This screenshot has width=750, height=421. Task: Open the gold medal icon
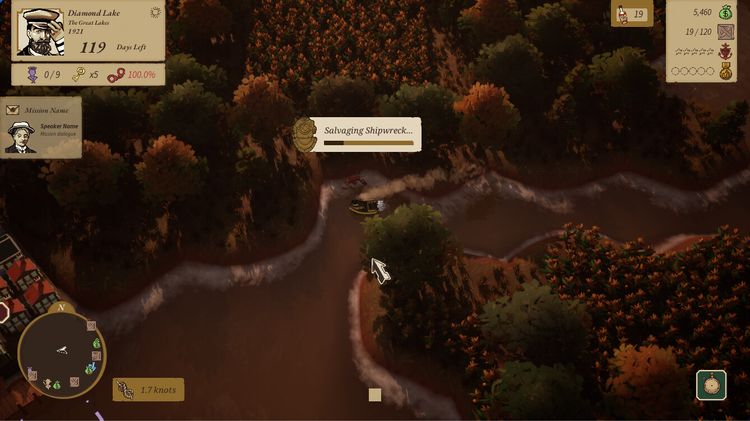(x=725, y=71)
